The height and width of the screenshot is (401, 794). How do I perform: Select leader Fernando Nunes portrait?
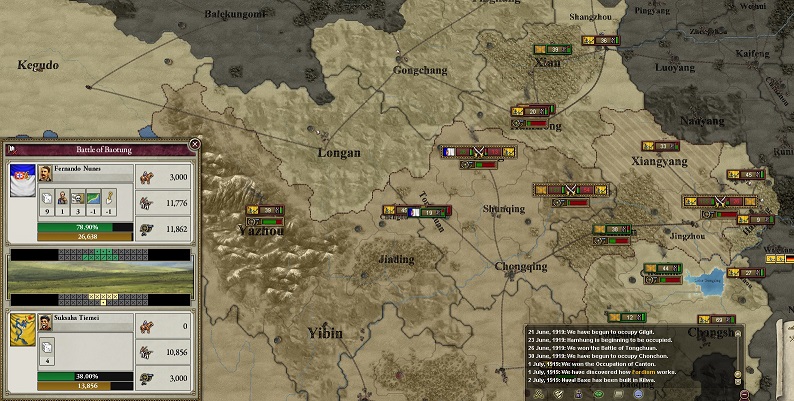pyautogui.click(x=45, y=172)
